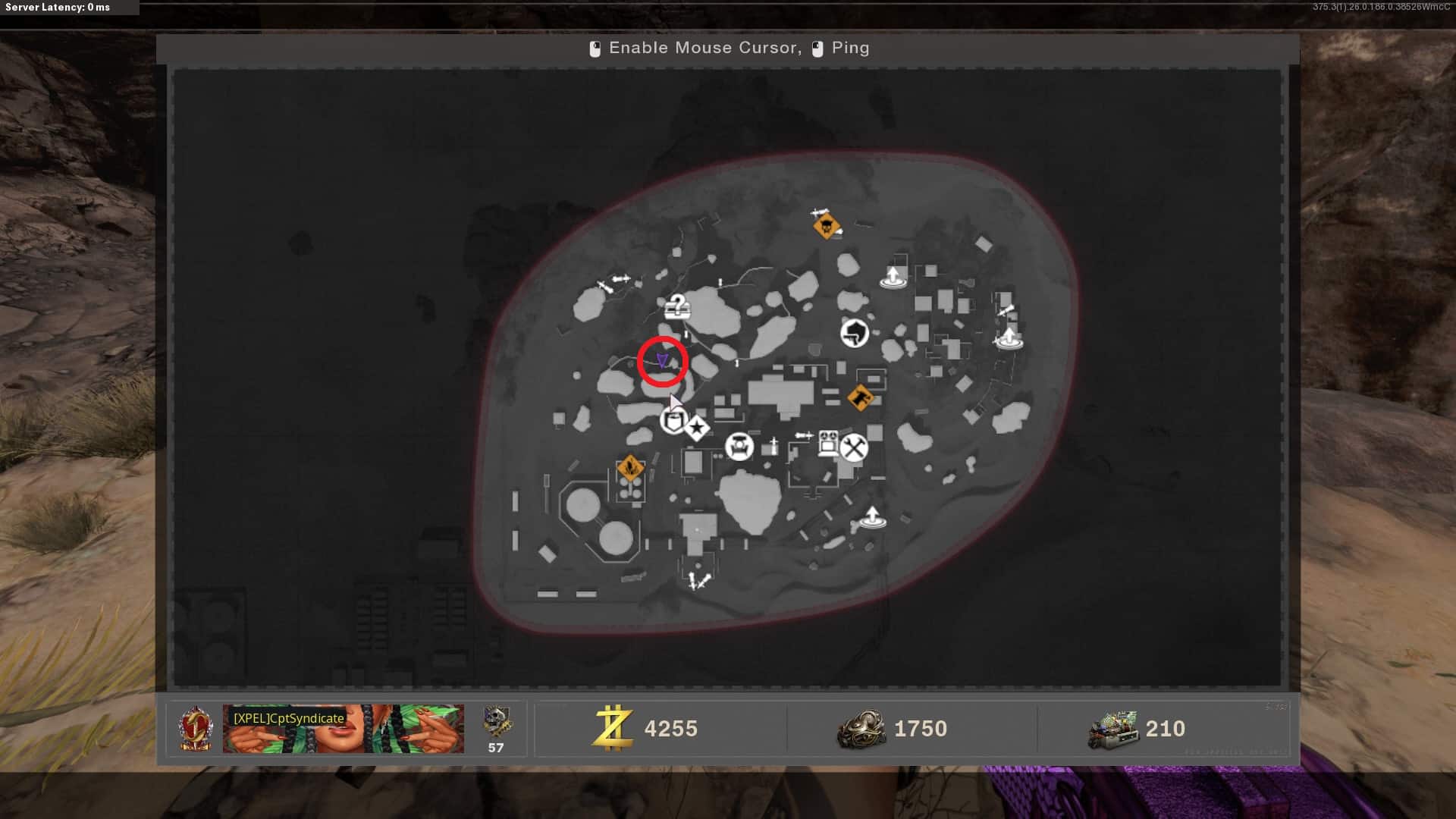
Task: Select the armor stand circle marker
Action: [739, 447]
